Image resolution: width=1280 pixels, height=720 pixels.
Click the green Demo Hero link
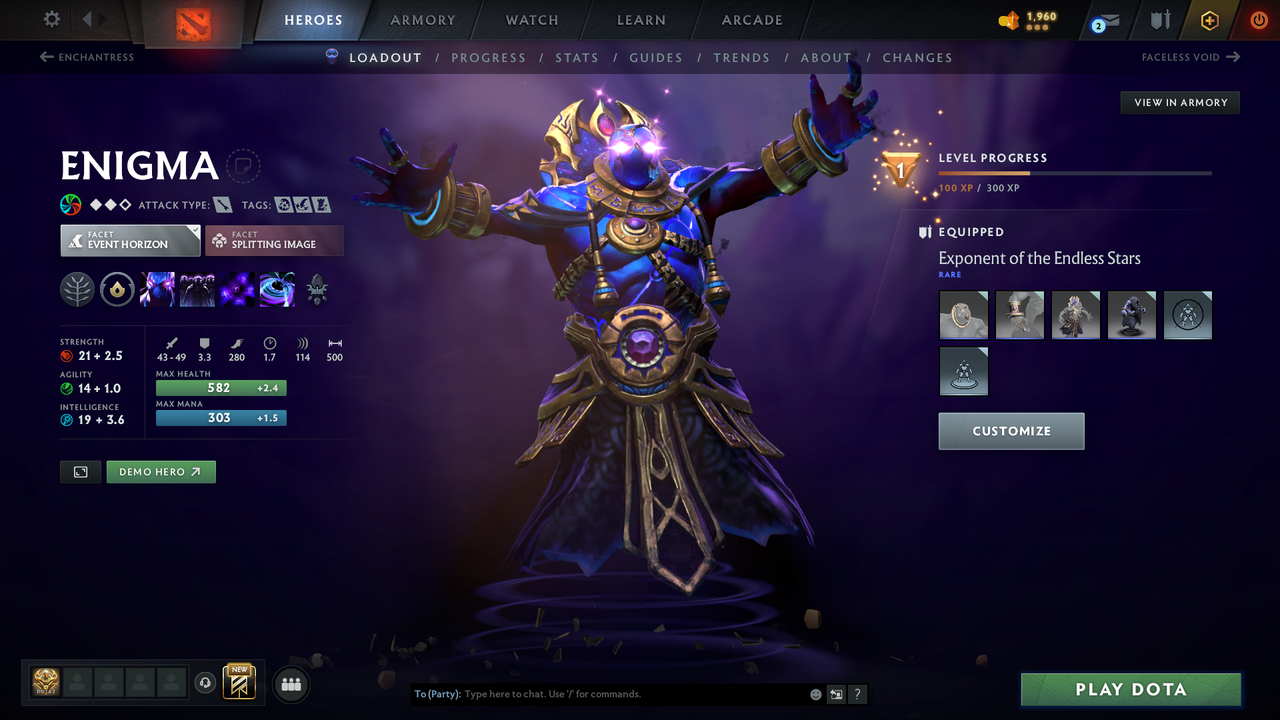point(160,471)
